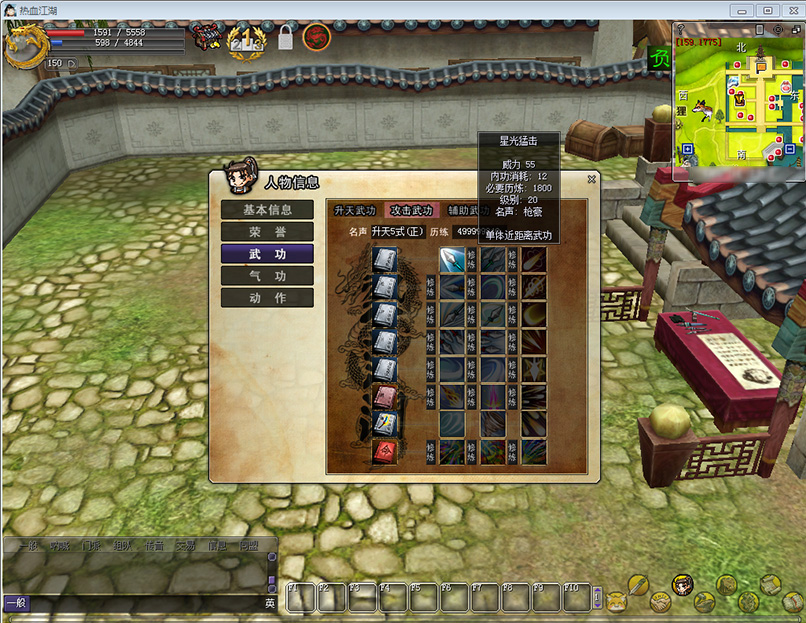Open the red dragon emblem icon
This screenshot has width=806, height=623.
pyautogui.click(x=317, y=37)
